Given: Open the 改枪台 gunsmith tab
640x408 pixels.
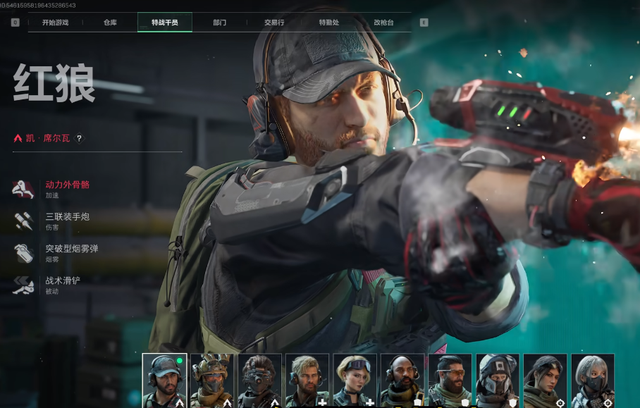Looking at the screenshot, I should click(383, 21).
